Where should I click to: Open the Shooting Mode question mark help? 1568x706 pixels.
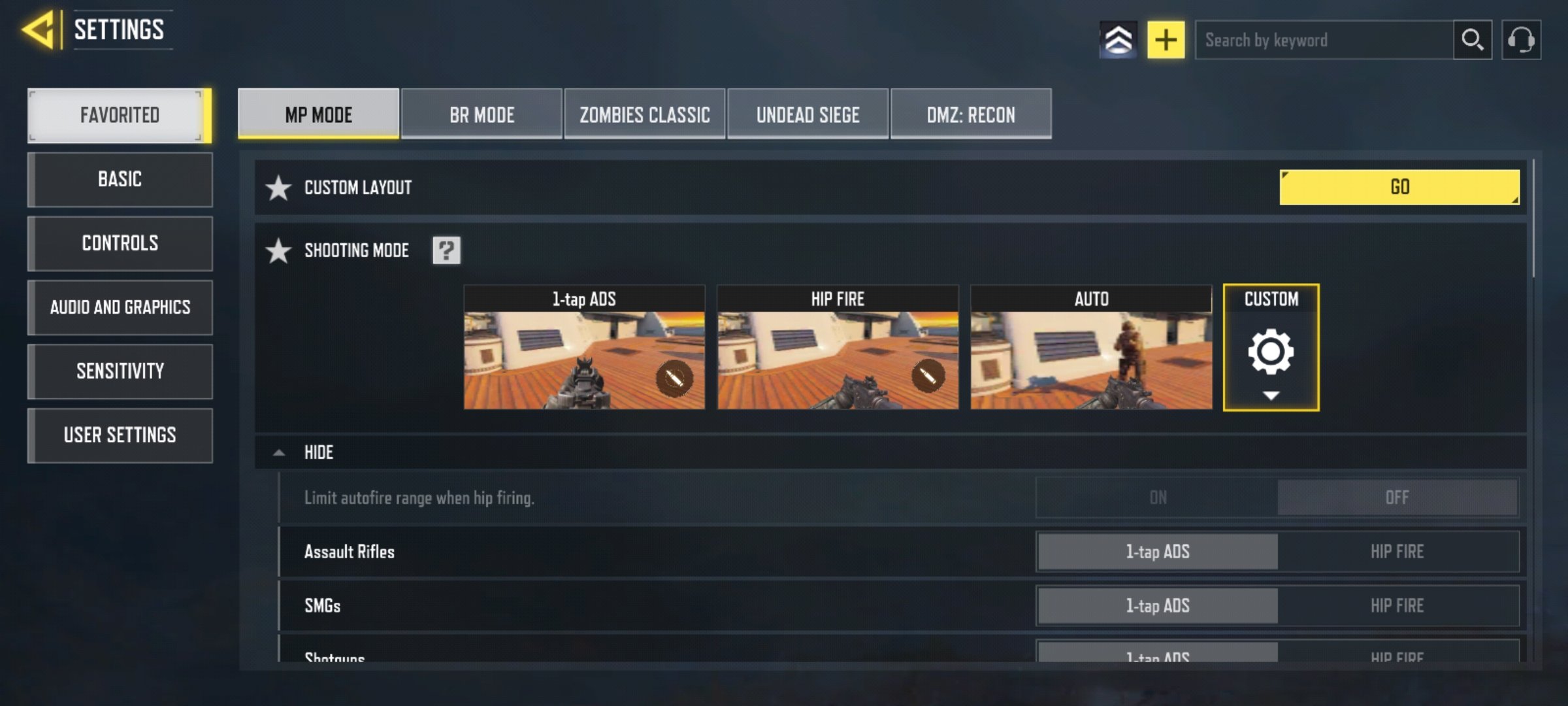tap(446, 250)
